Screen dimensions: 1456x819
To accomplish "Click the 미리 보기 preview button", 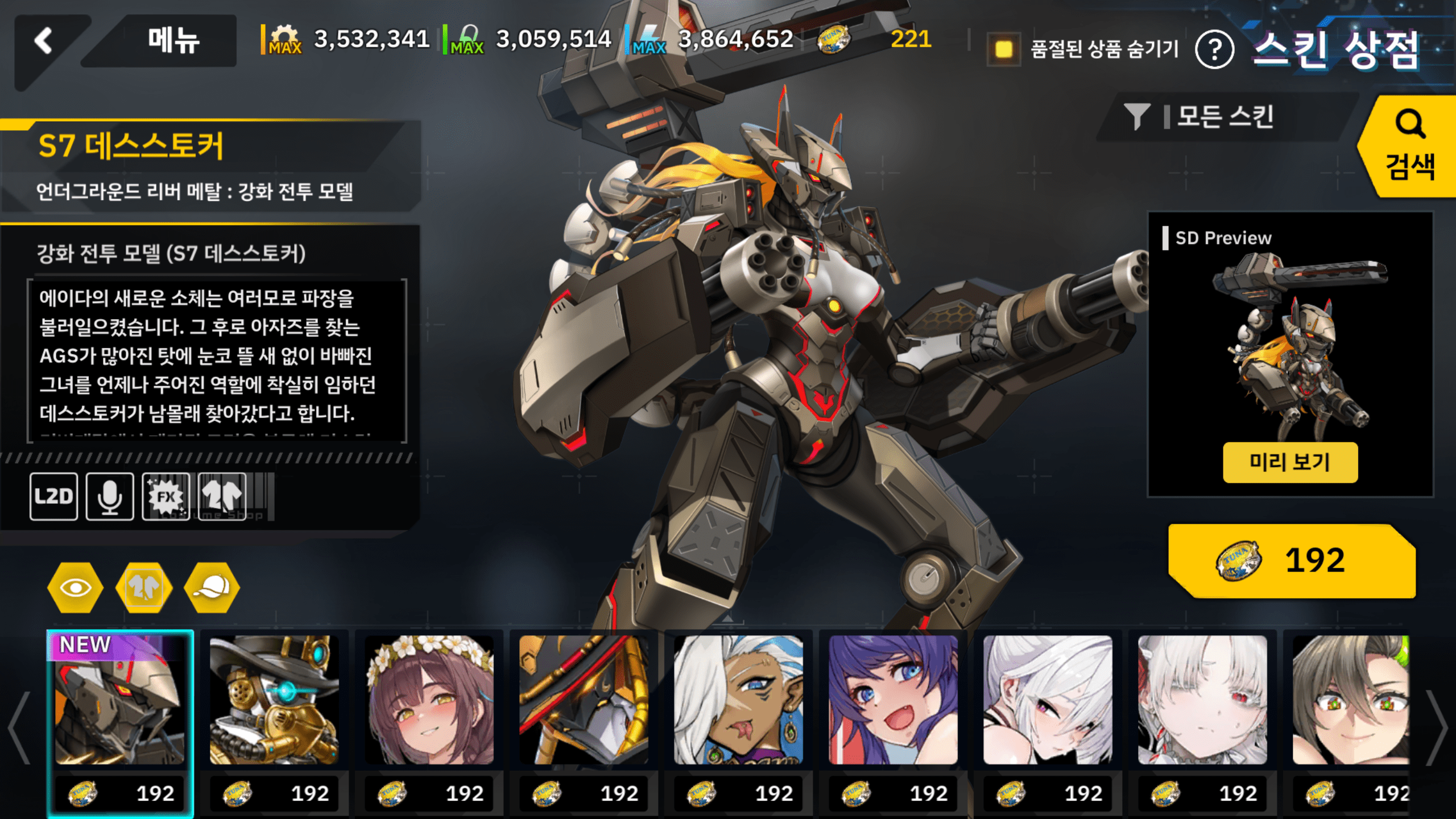I will (x=1290, y=462).
